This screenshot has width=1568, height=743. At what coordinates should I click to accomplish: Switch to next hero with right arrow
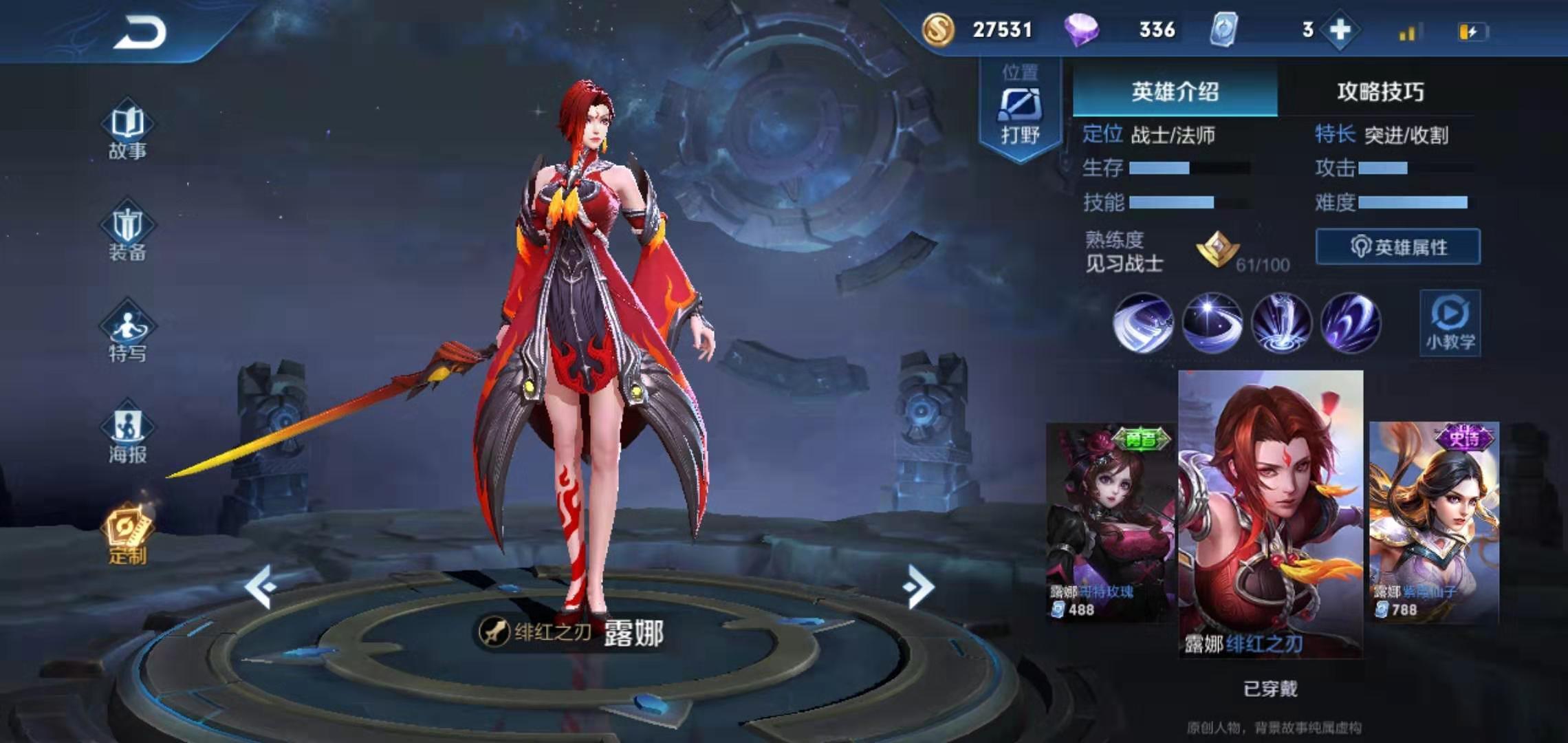coord(919,587)
